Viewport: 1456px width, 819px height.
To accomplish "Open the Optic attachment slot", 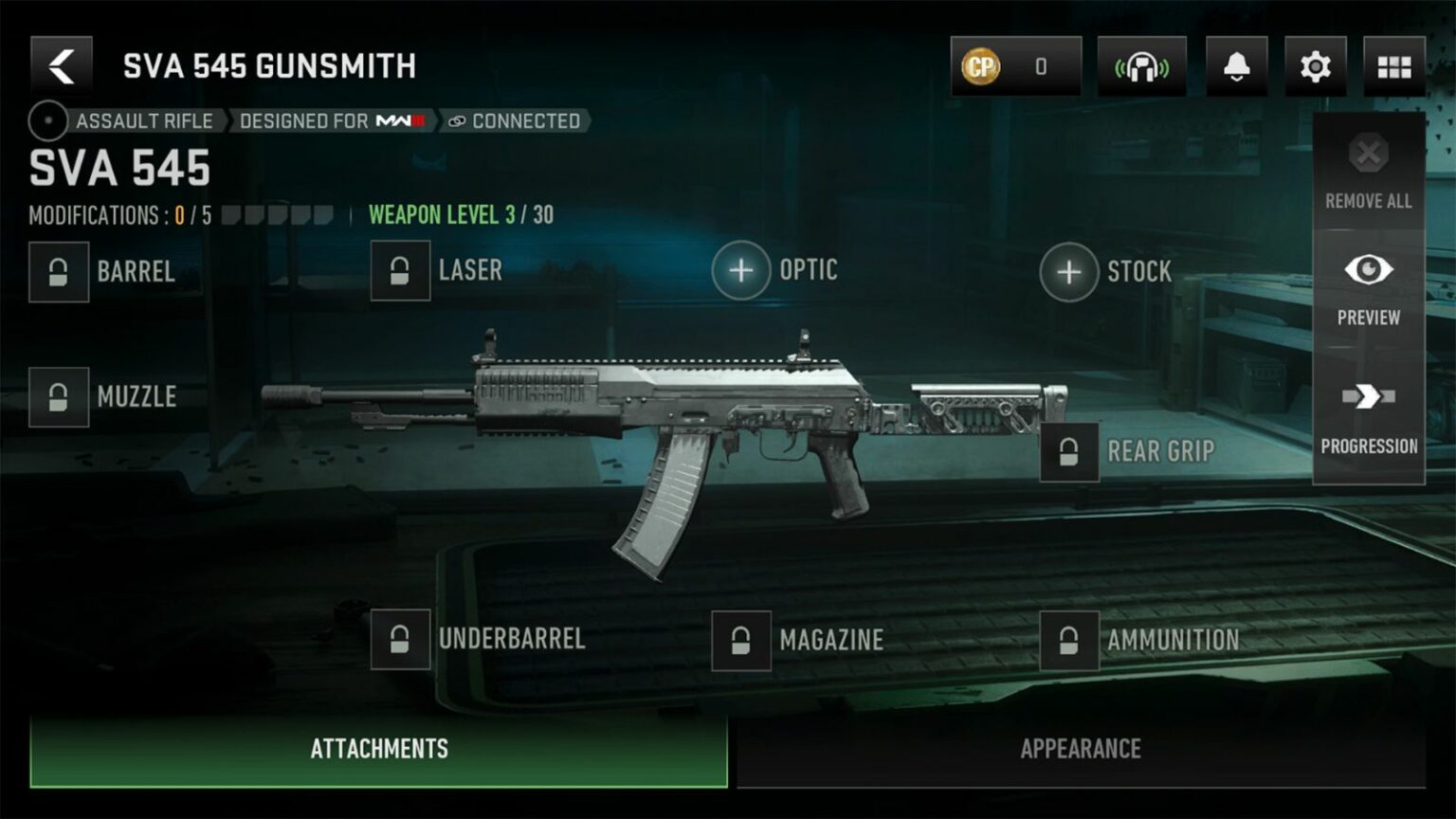I will click(742, 270).
